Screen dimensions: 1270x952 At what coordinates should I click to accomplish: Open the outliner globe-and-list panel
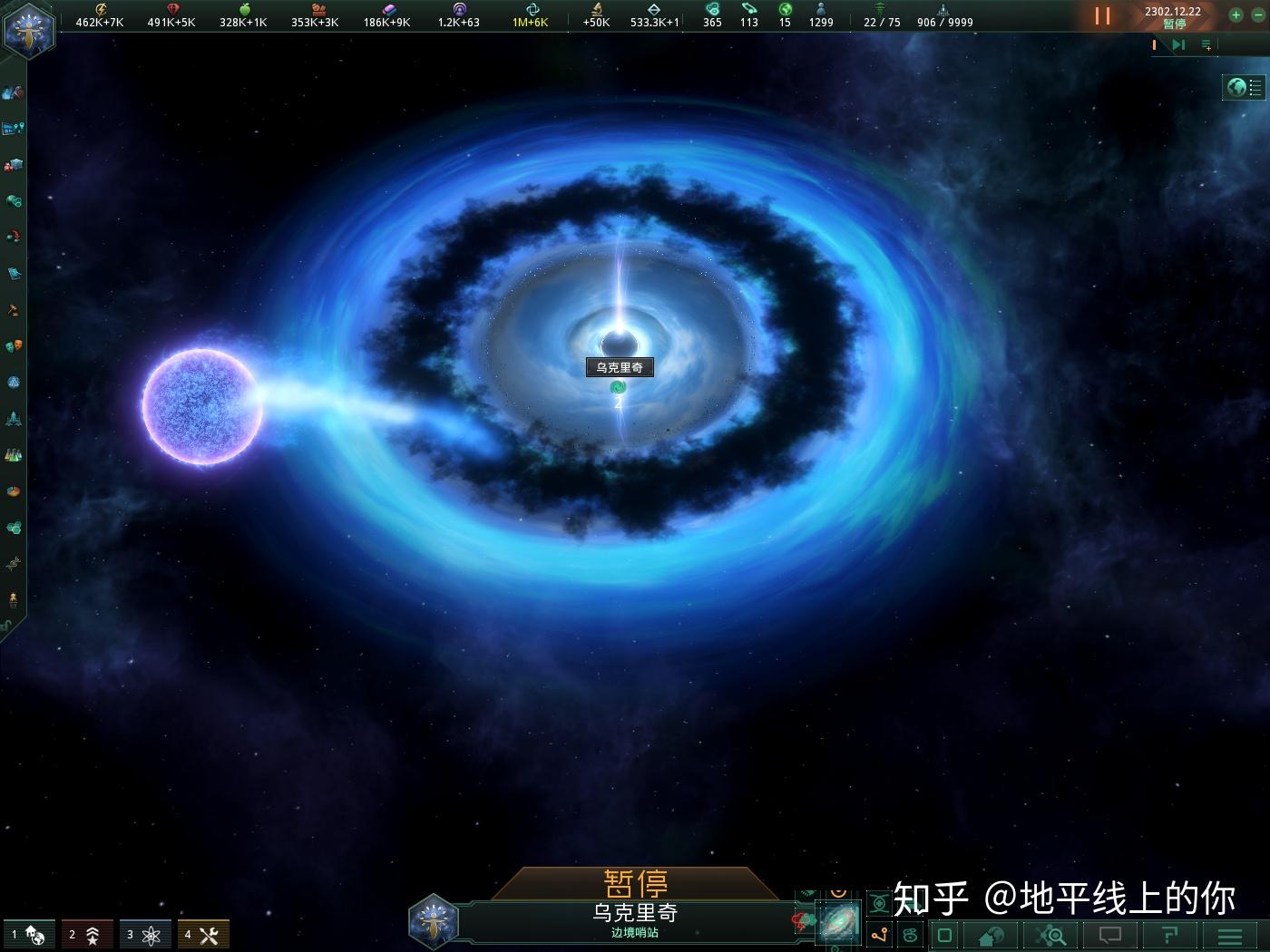pos(1244,87)
